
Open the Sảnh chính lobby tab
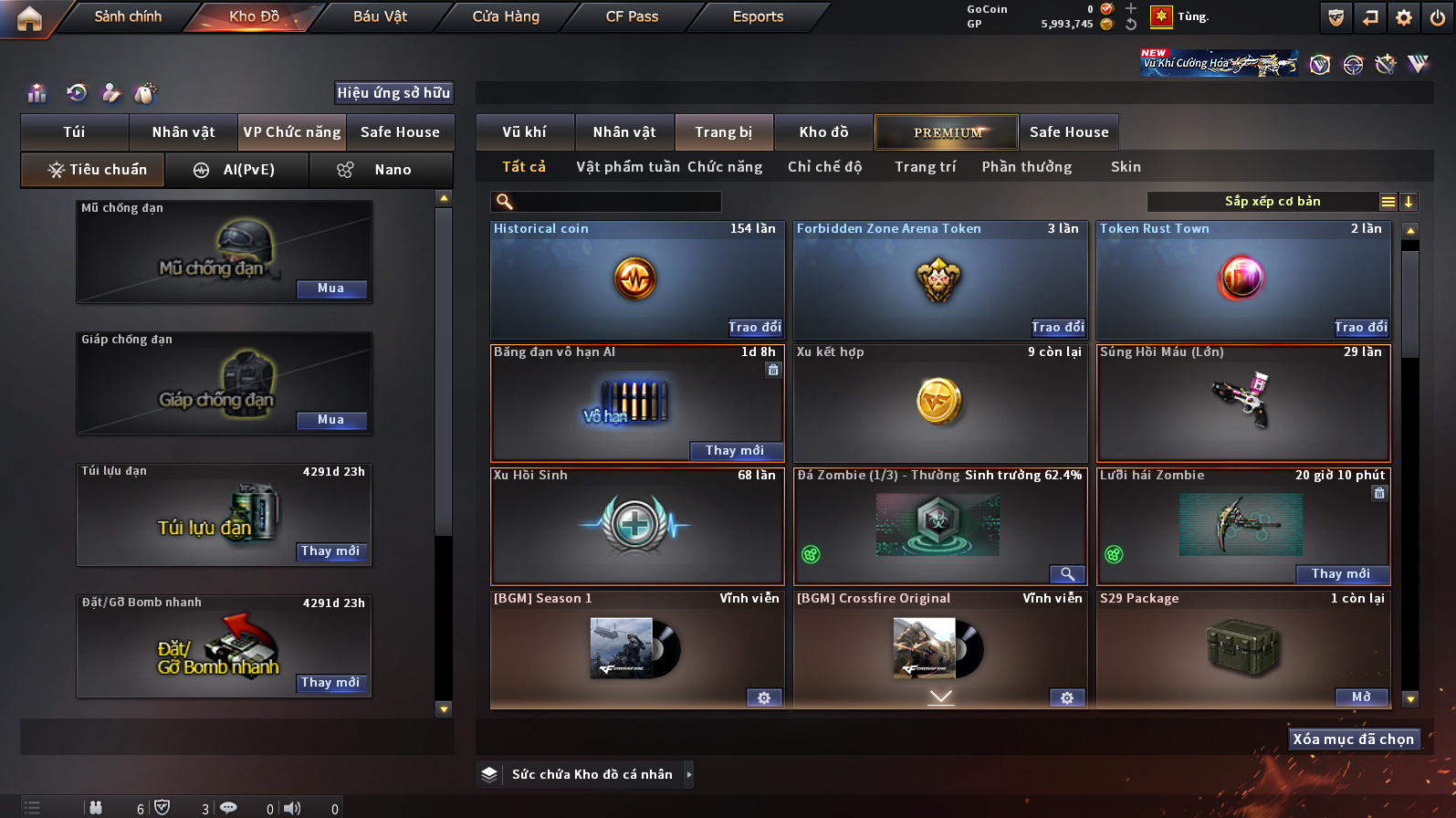(x=128, y=16)
